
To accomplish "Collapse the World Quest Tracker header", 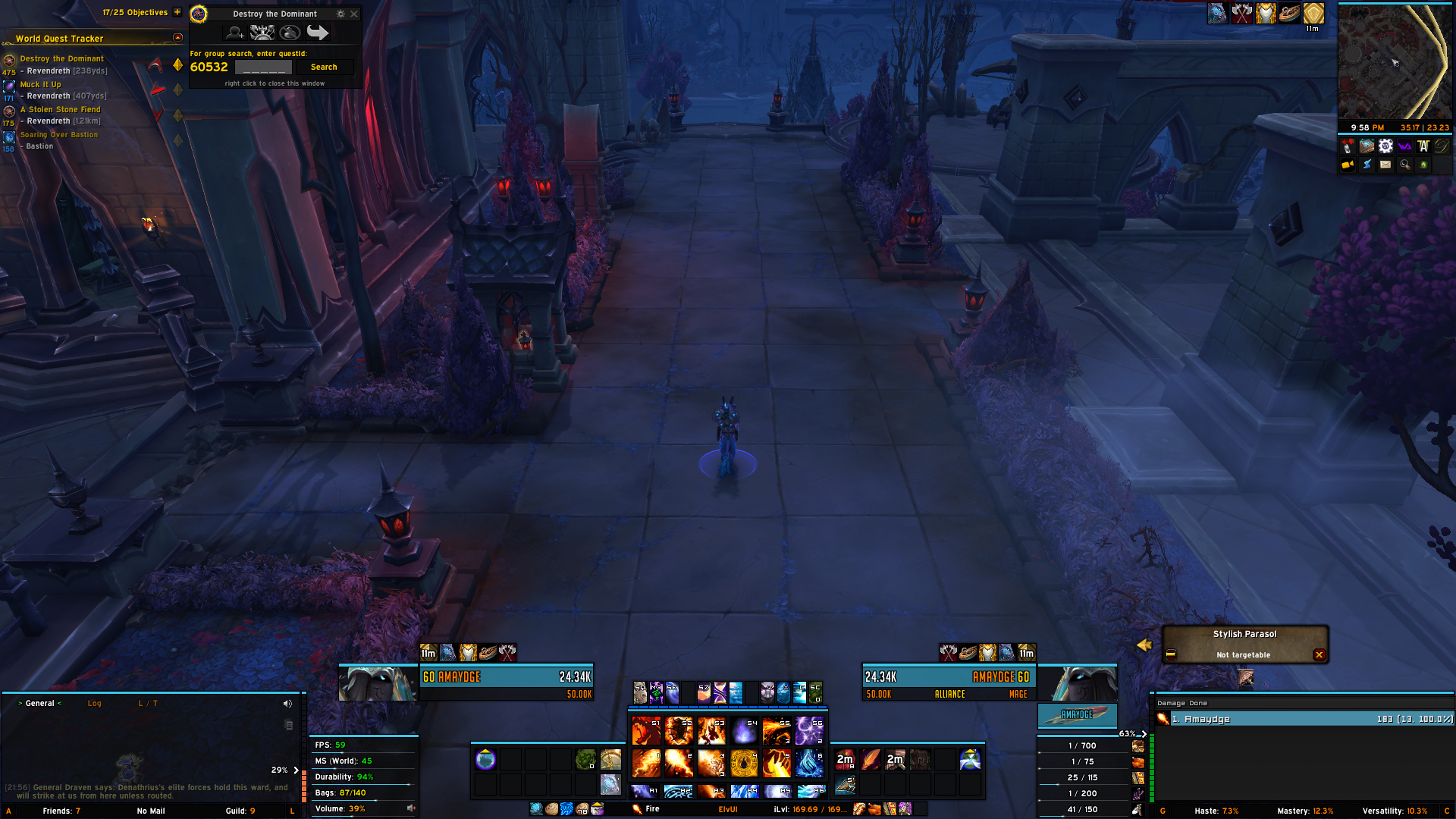I will click(177, 38).
